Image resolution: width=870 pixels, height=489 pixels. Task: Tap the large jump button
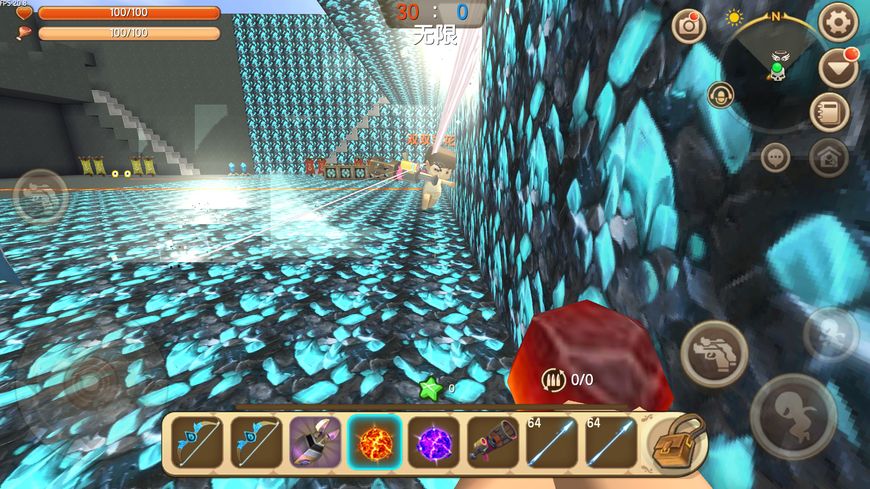(x=793, y=416)
